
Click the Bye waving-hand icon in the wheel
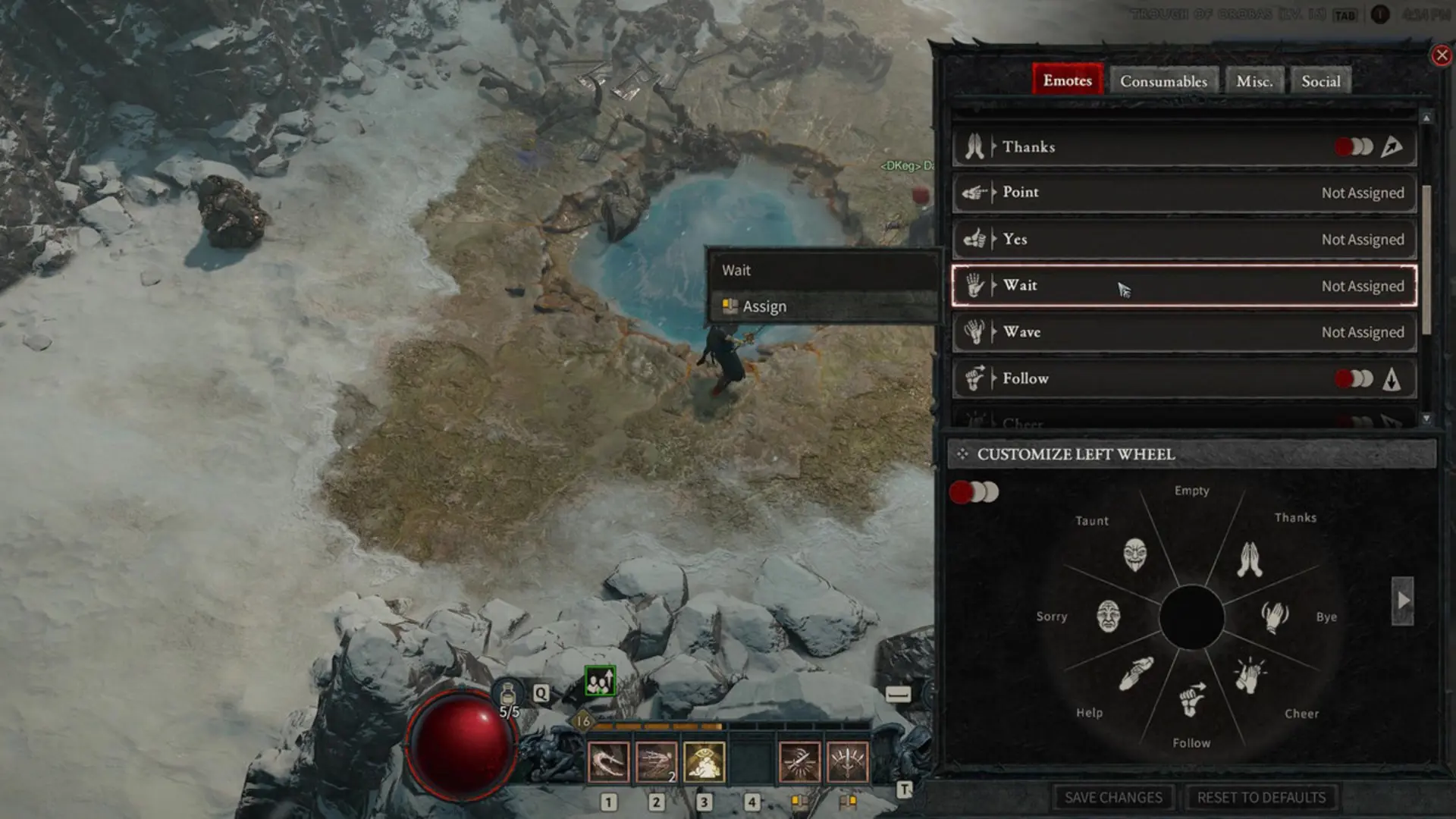point(1276,616)
